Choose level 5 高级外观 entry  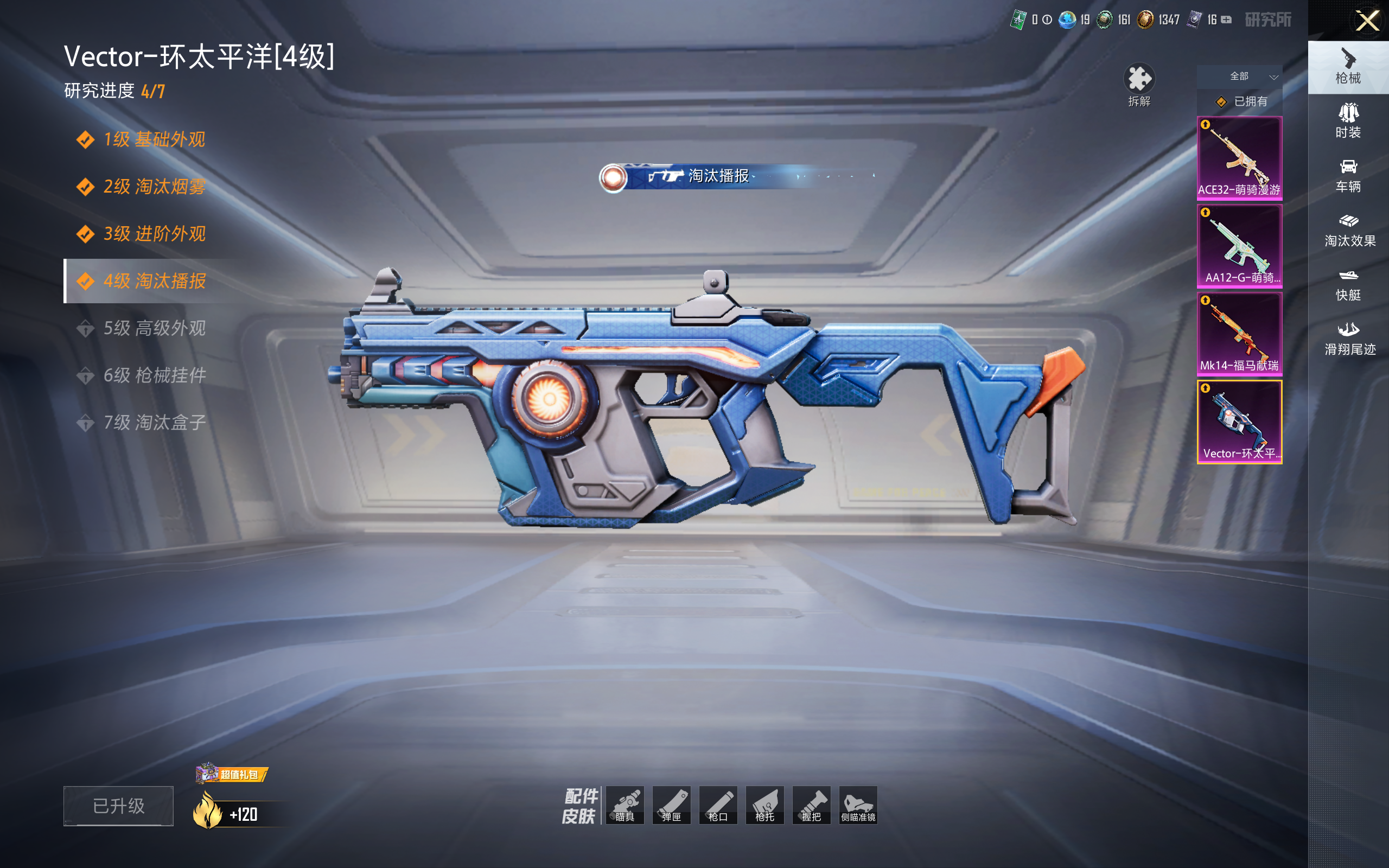[x=153, y=328]
